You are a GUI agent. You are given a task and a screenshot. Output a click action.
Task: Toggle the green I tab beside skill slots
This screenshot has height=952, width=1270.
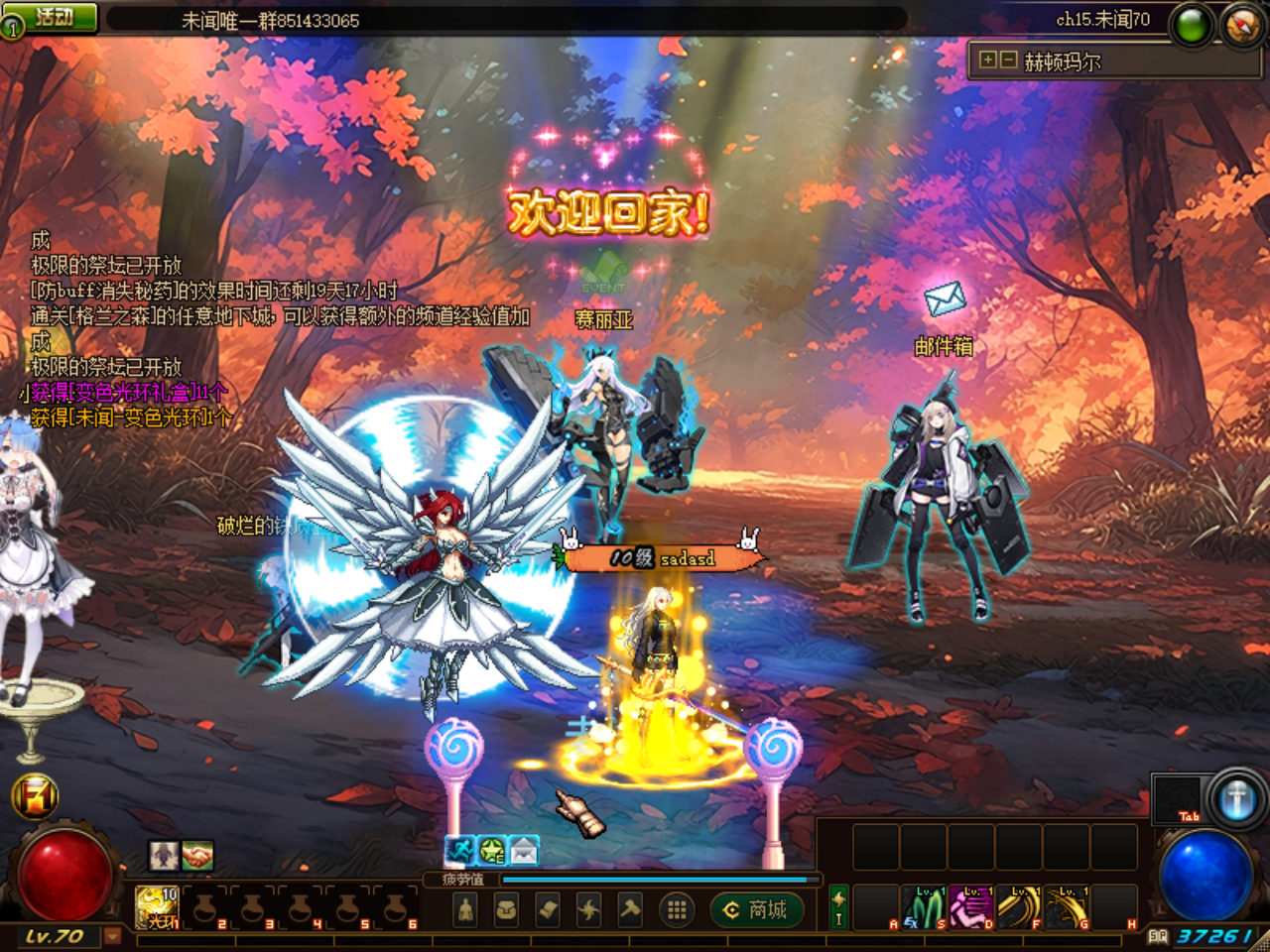838,905
